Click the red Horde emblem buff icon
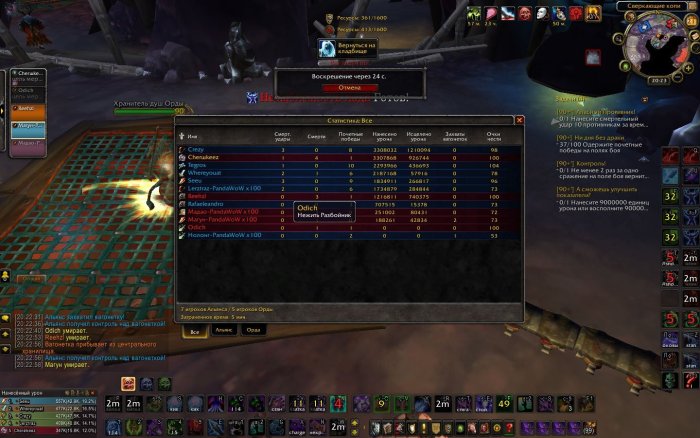 tap(578, 13)
